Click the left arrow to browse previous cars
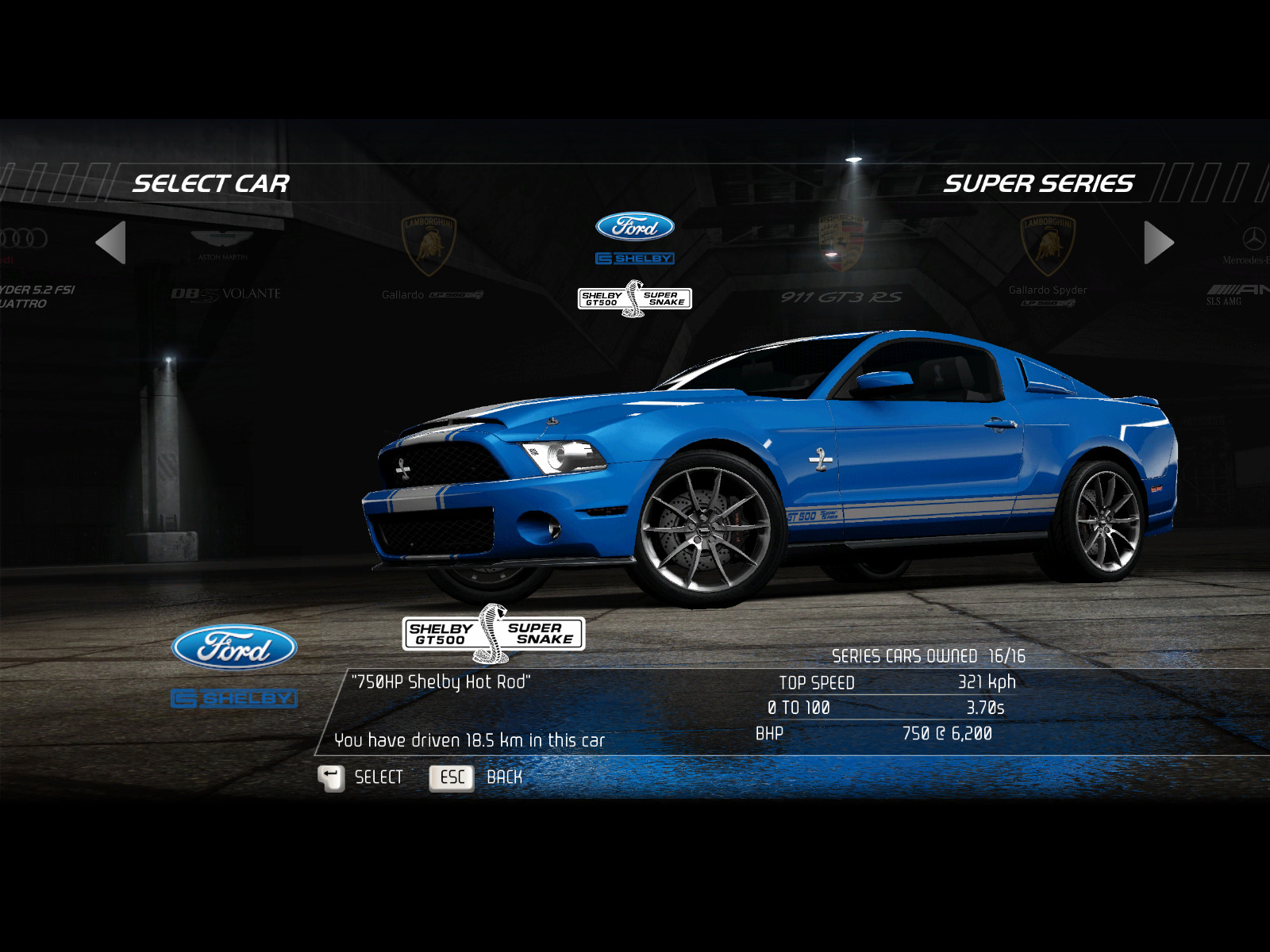Screen dimensions: 1270x952 click(111, 242)
